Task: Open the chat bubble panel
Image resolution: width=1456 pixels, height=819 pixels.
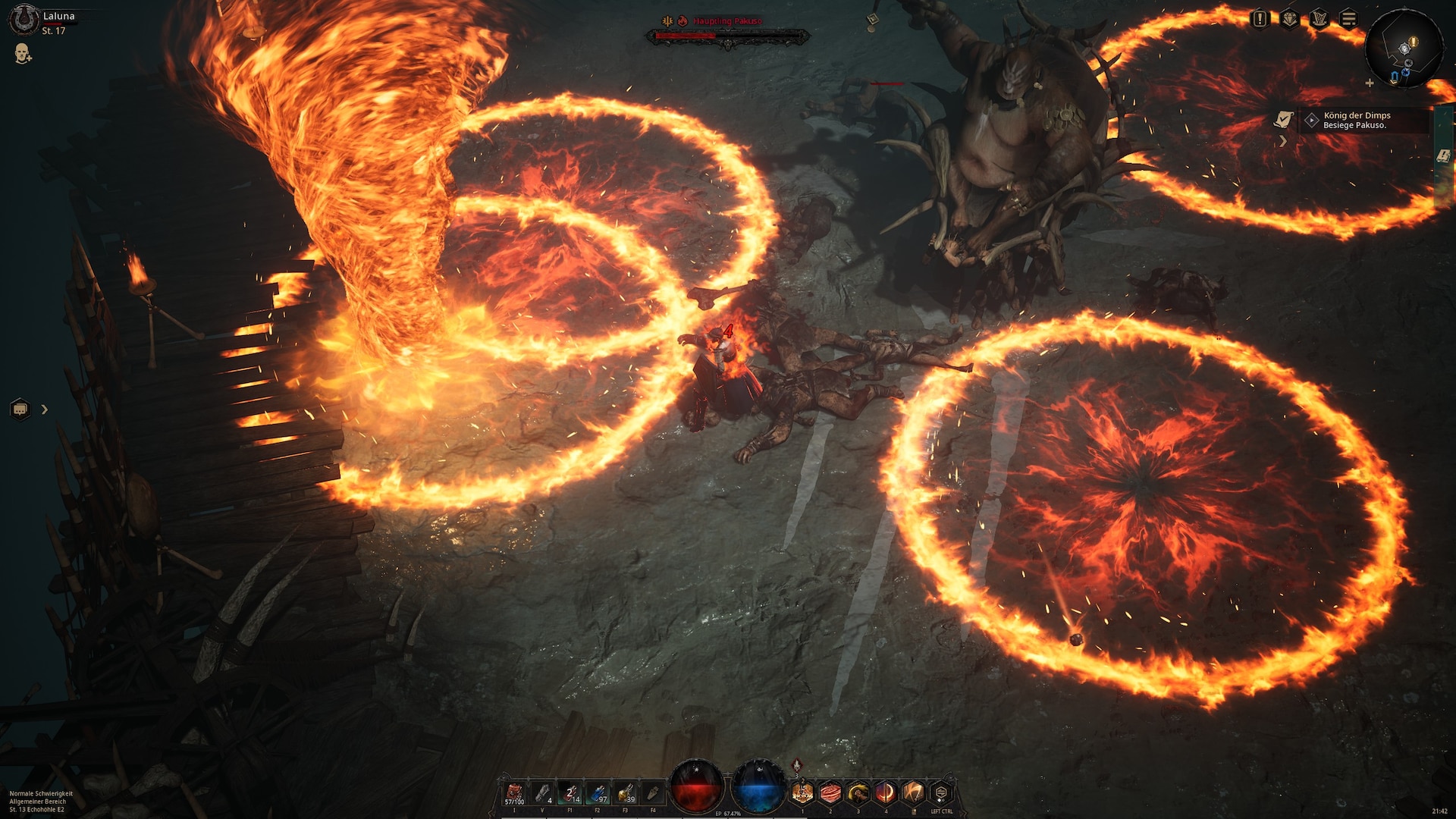Action: (x=20, y=409)
